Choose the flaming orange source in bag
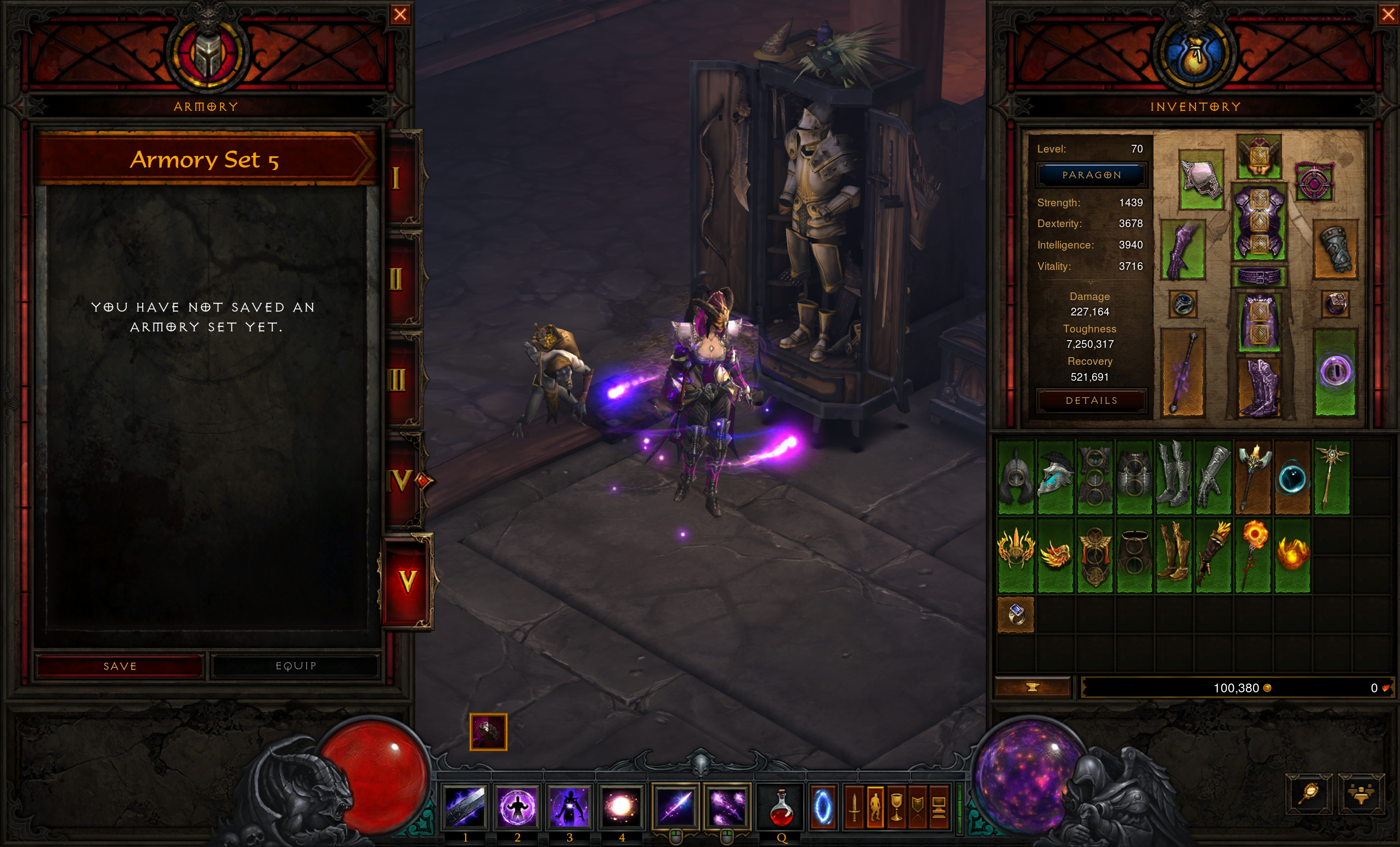This screenshot has height=847, width=1400. [1292, 555]
